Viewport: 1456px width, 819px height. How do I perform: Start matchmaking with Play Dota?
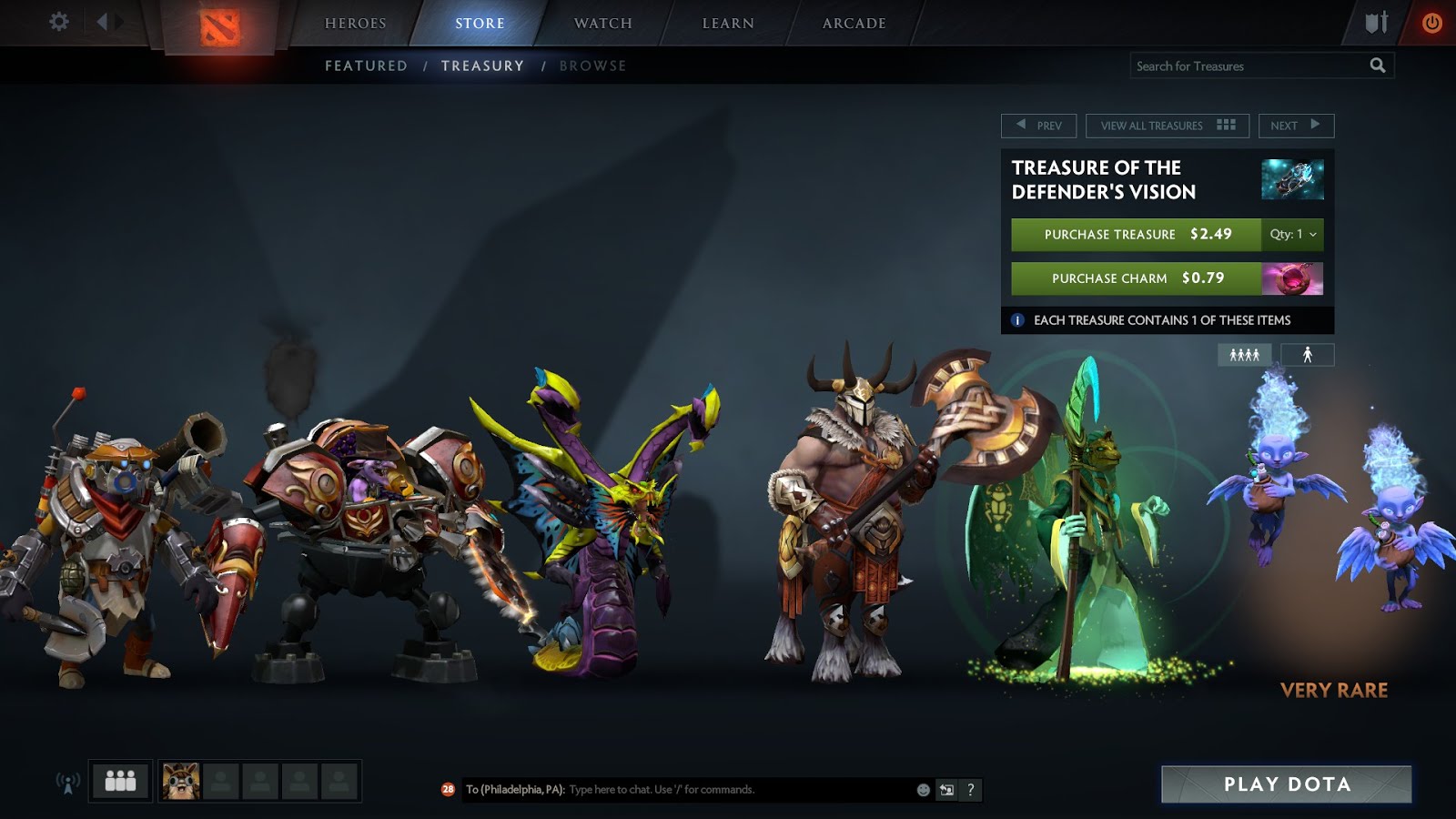[1286, 784]
